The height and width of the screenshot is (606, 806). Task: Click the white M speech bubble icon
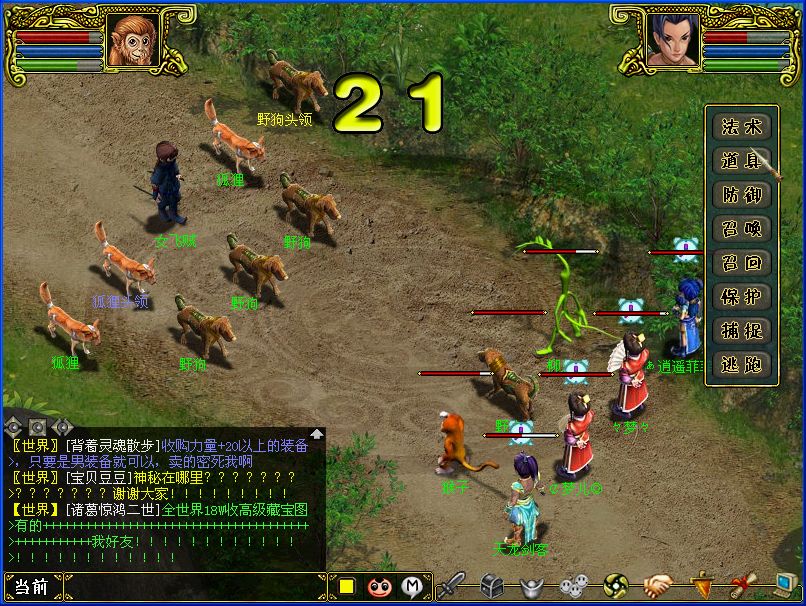pyautogui.click(x=411, y=587)
